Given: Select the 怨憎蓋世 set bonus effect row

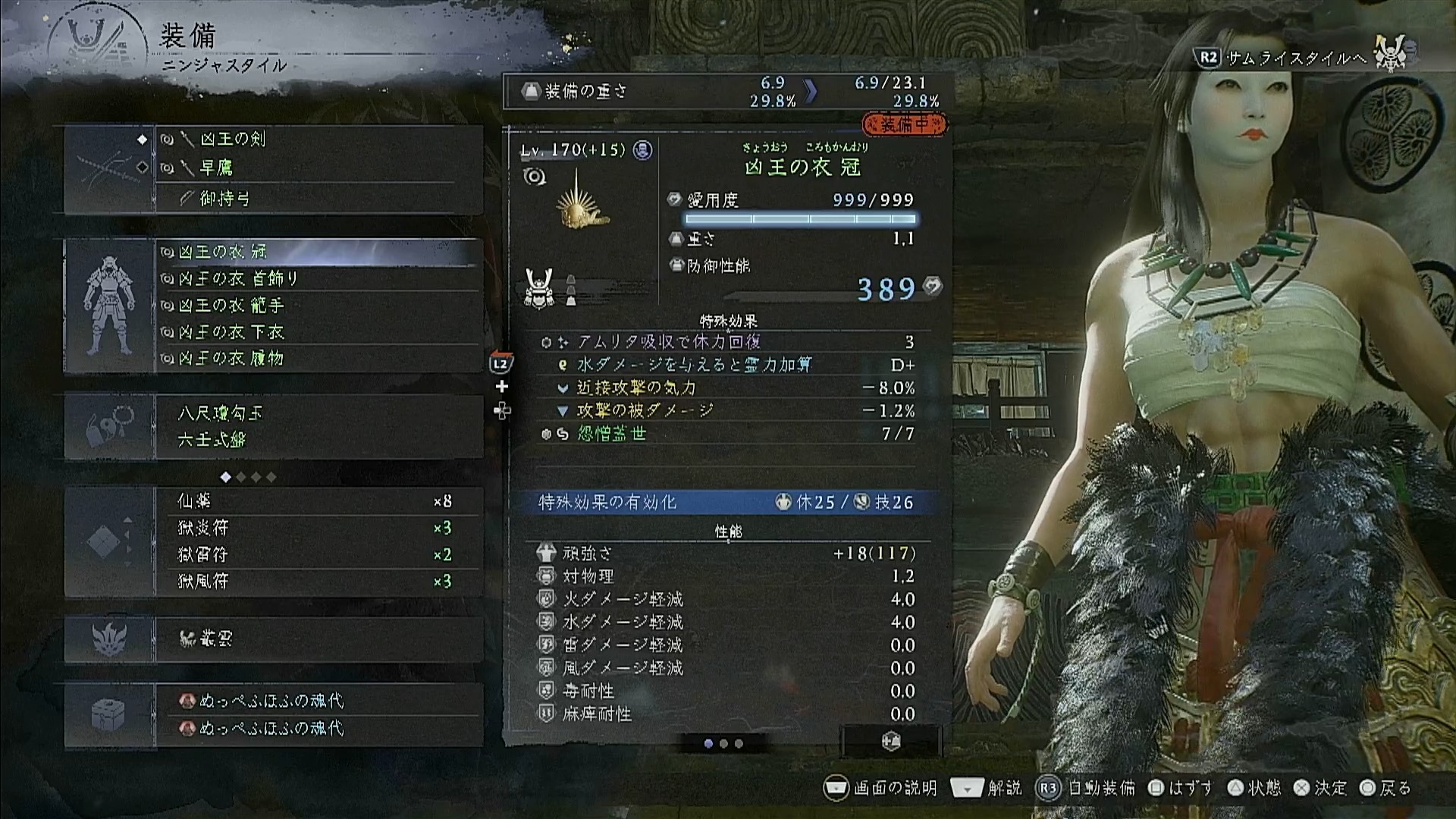Looking at the screenshot, I should [x=726, y=434].
